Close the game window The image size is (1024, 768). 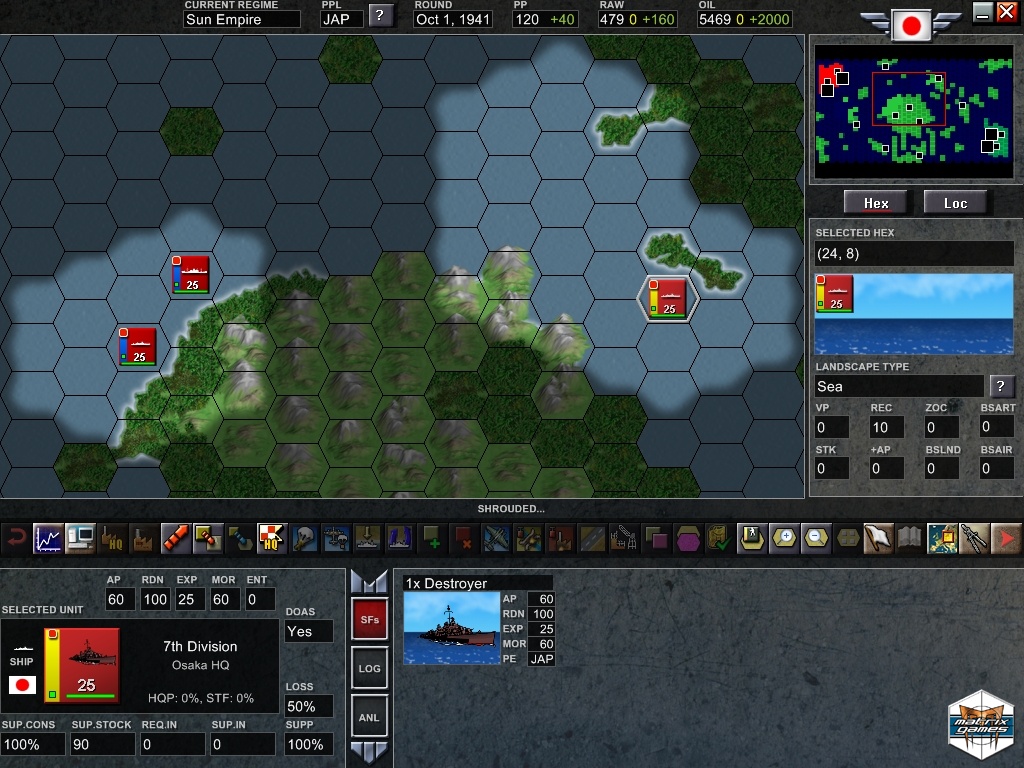1006,12
